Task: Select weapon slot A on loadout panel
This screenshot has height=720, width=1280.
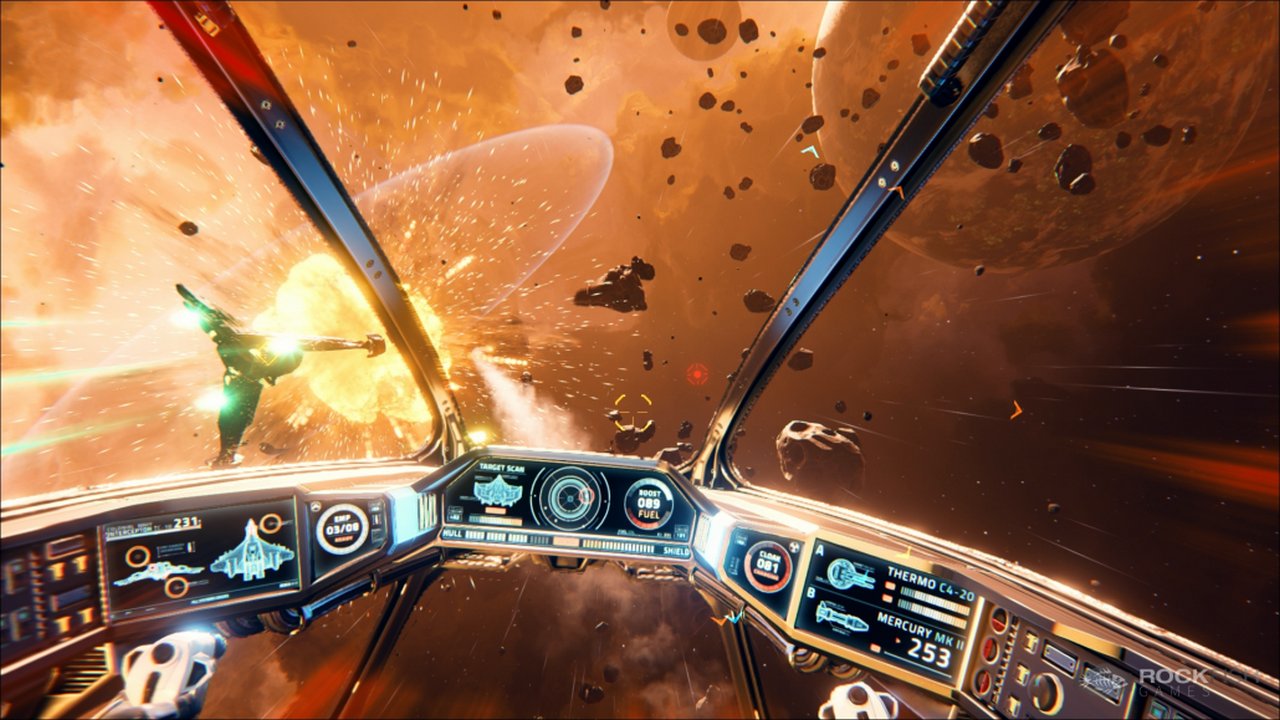Action: tap(819, 550)
